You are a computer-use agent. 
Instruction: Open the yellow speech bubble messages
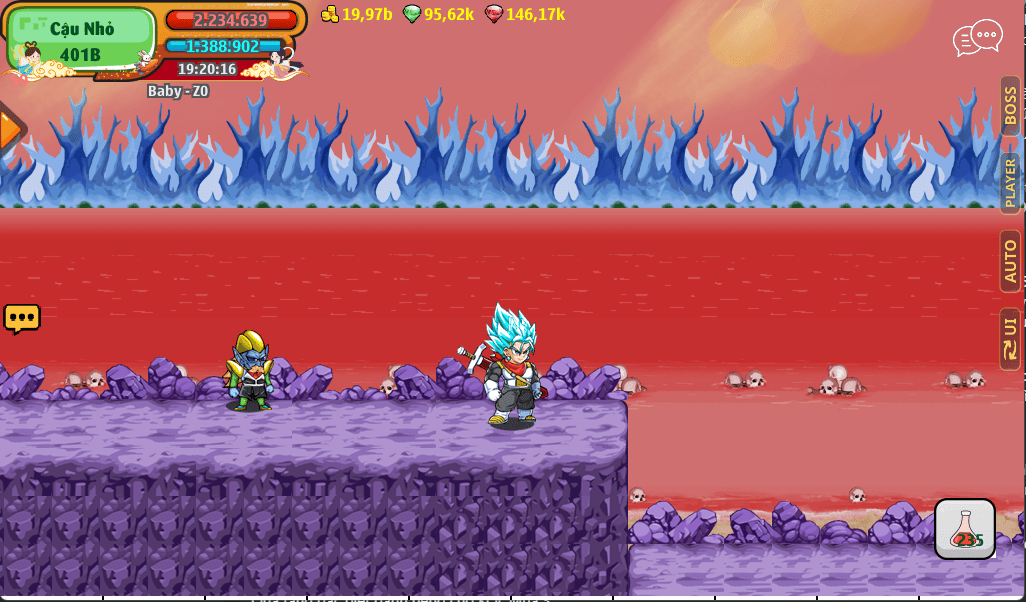[22, 318]
